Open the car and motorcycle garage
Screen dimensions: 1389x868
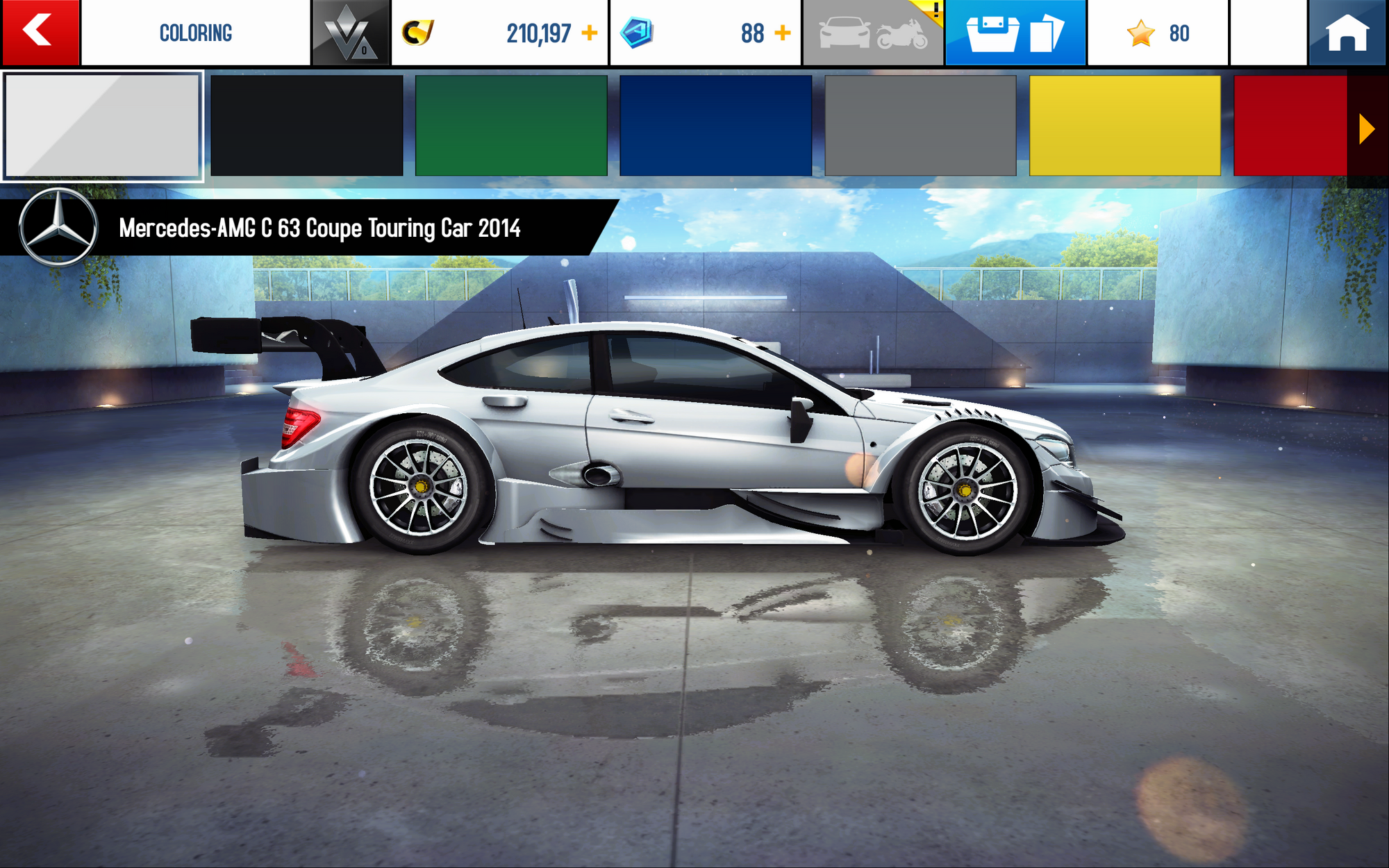coord(873,33)
